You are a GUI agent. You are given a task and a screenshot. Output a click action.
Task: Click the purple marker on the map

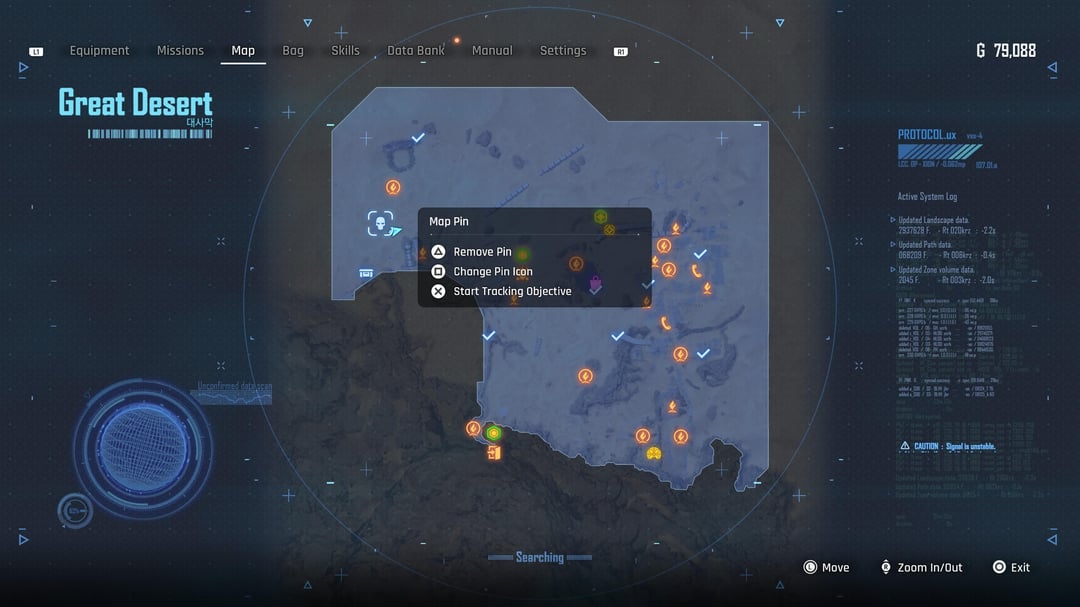(595, 282)
